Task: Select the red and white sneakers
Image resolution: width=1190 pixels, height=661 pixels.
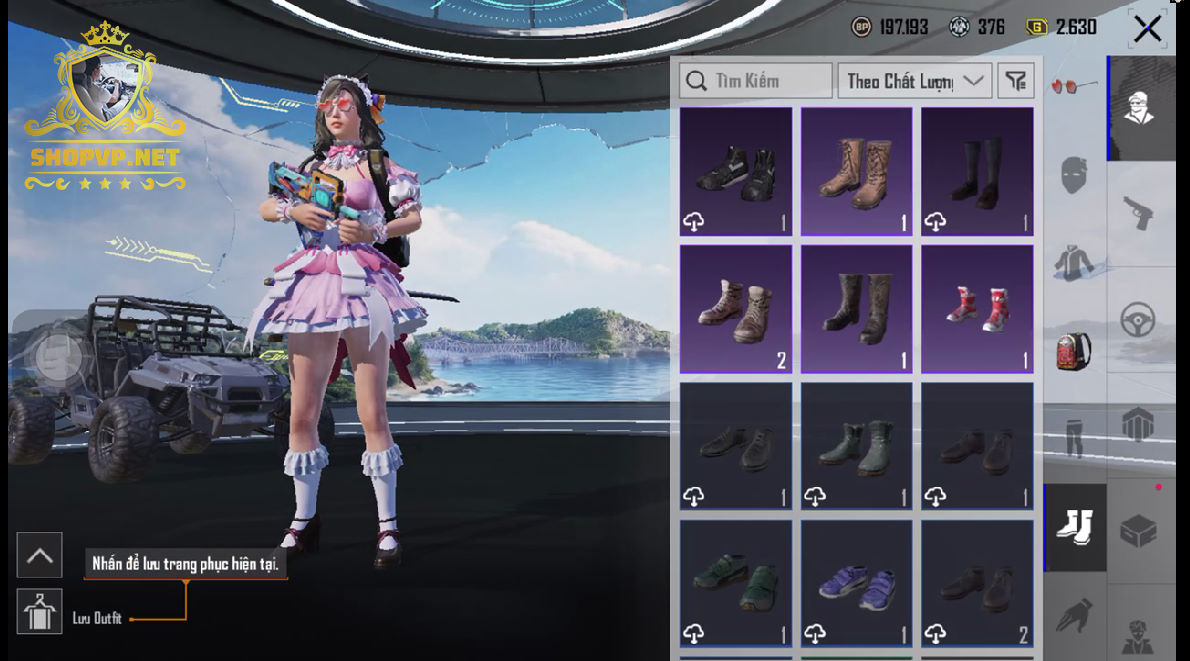Action: pyautogui.click(x=977, y=309)
